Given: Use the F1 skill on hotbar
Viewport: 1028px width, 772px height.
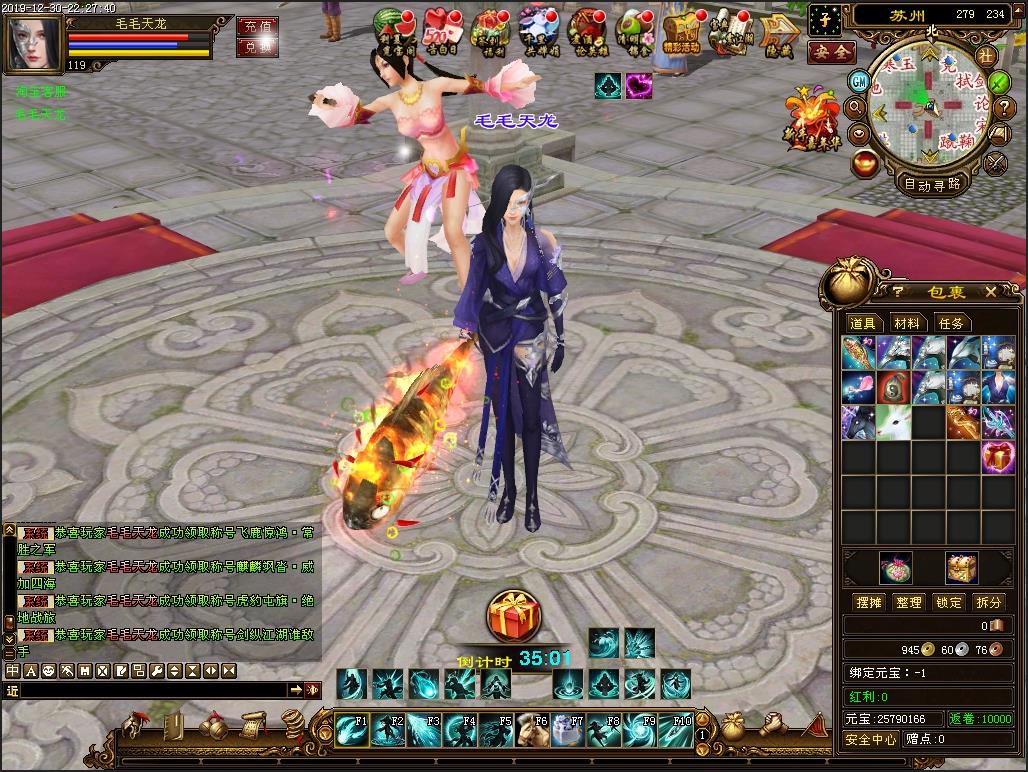Looking at the screenshot, I should pos(352,730).
